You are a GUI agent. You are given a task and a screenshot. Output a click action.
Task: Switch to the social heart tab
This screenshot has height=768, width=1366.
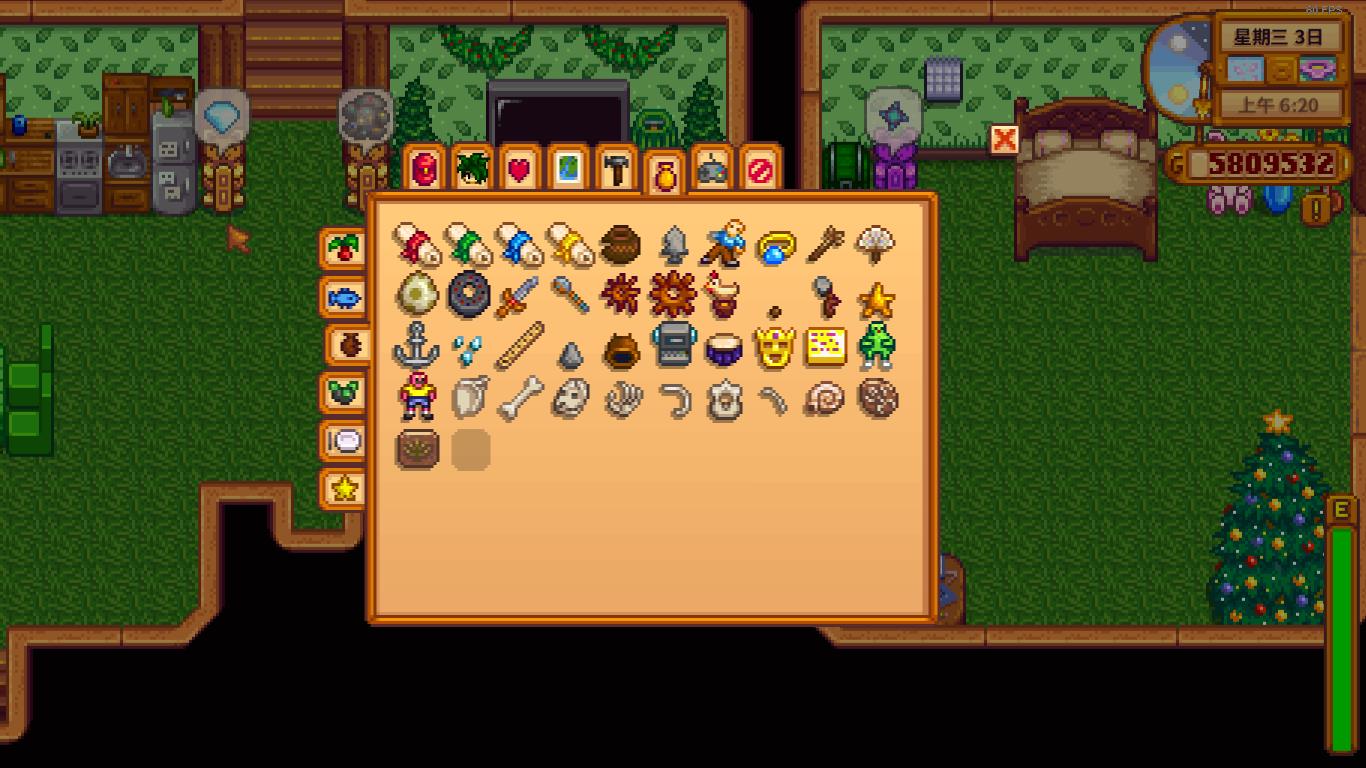[x=518, y=169]
